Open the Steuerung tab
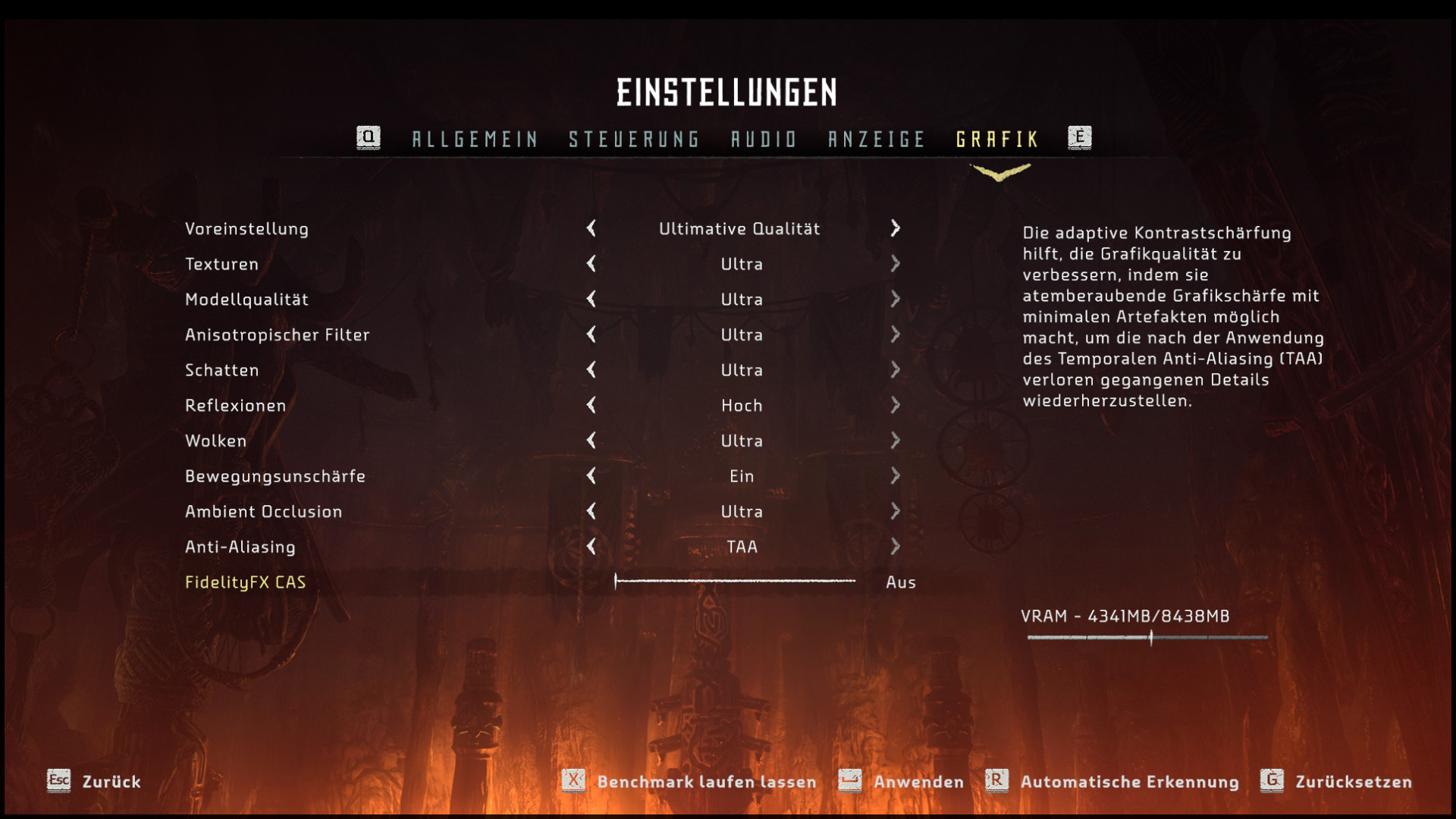 [x=634, y=140]
